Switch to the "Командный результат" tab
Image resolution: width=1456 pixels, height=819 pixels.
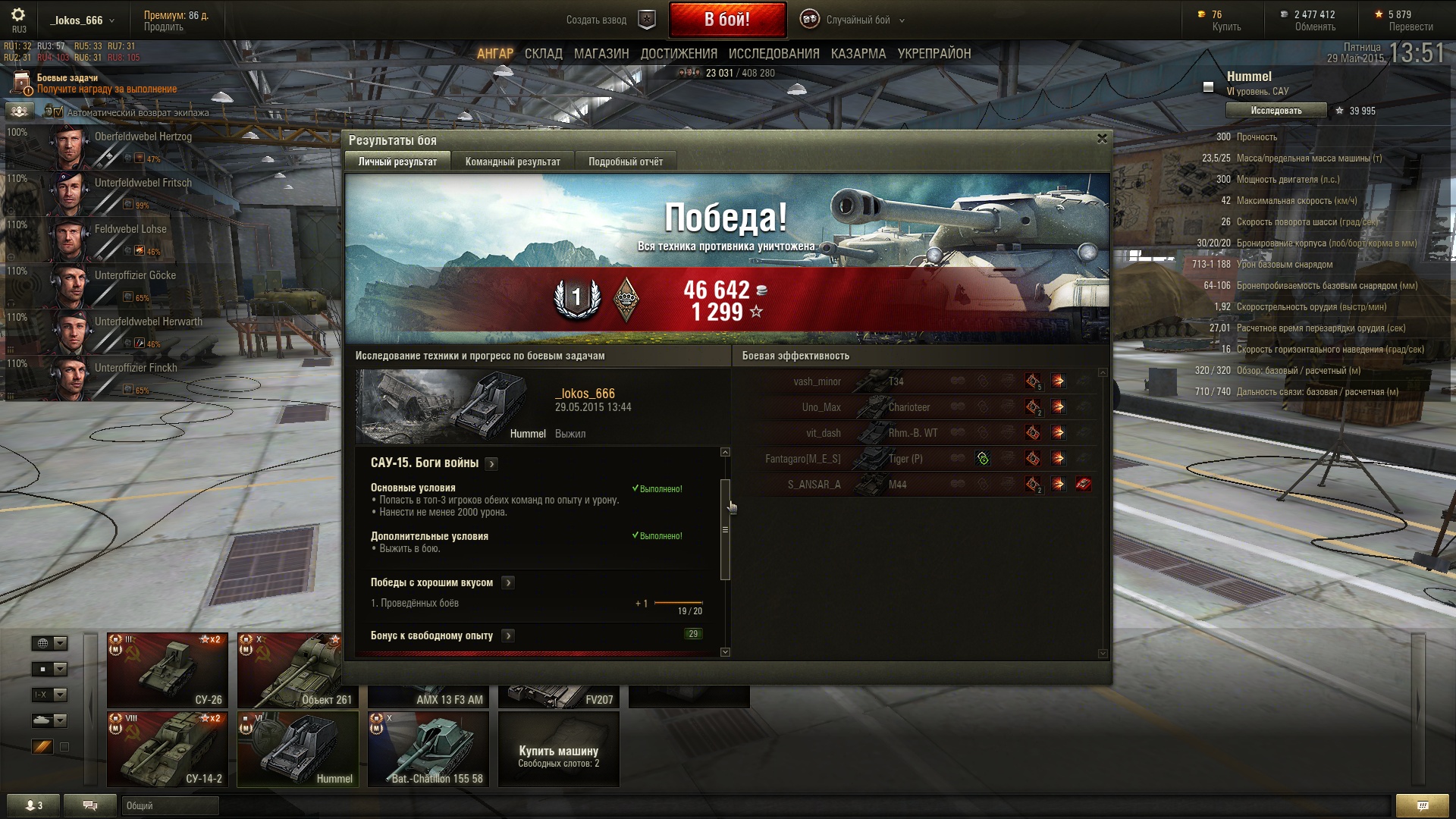[x=513, y=162]
